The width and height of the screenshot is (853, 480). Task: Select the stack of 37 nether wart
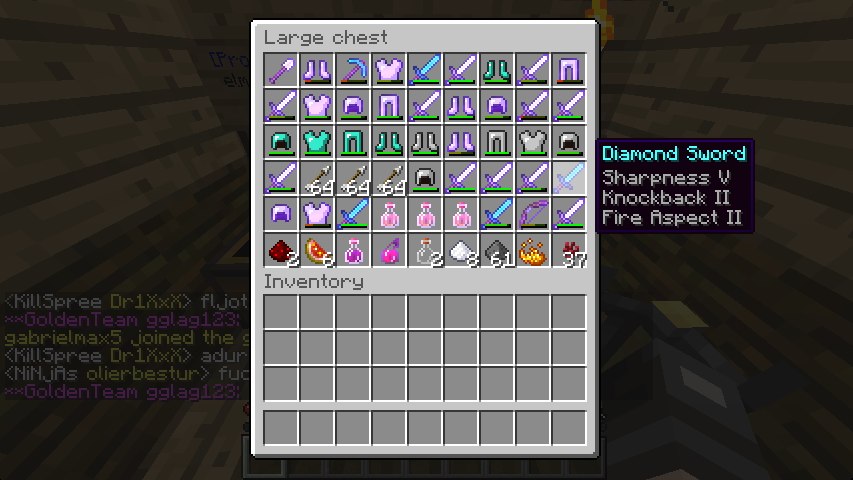click(569, 249)
